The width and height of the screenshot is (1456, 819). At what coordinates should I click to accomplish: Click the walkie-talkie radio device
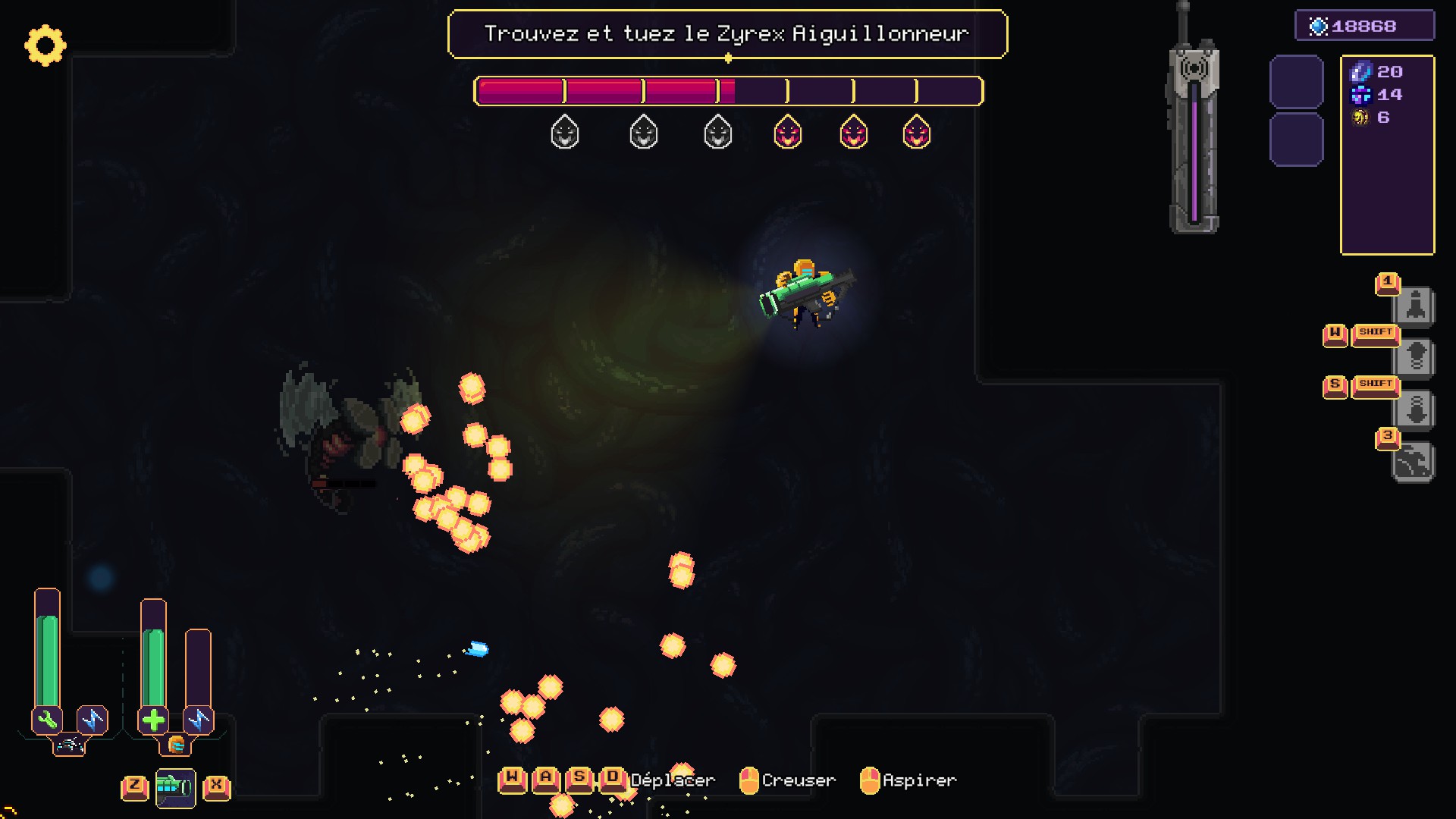point(1194,129)
